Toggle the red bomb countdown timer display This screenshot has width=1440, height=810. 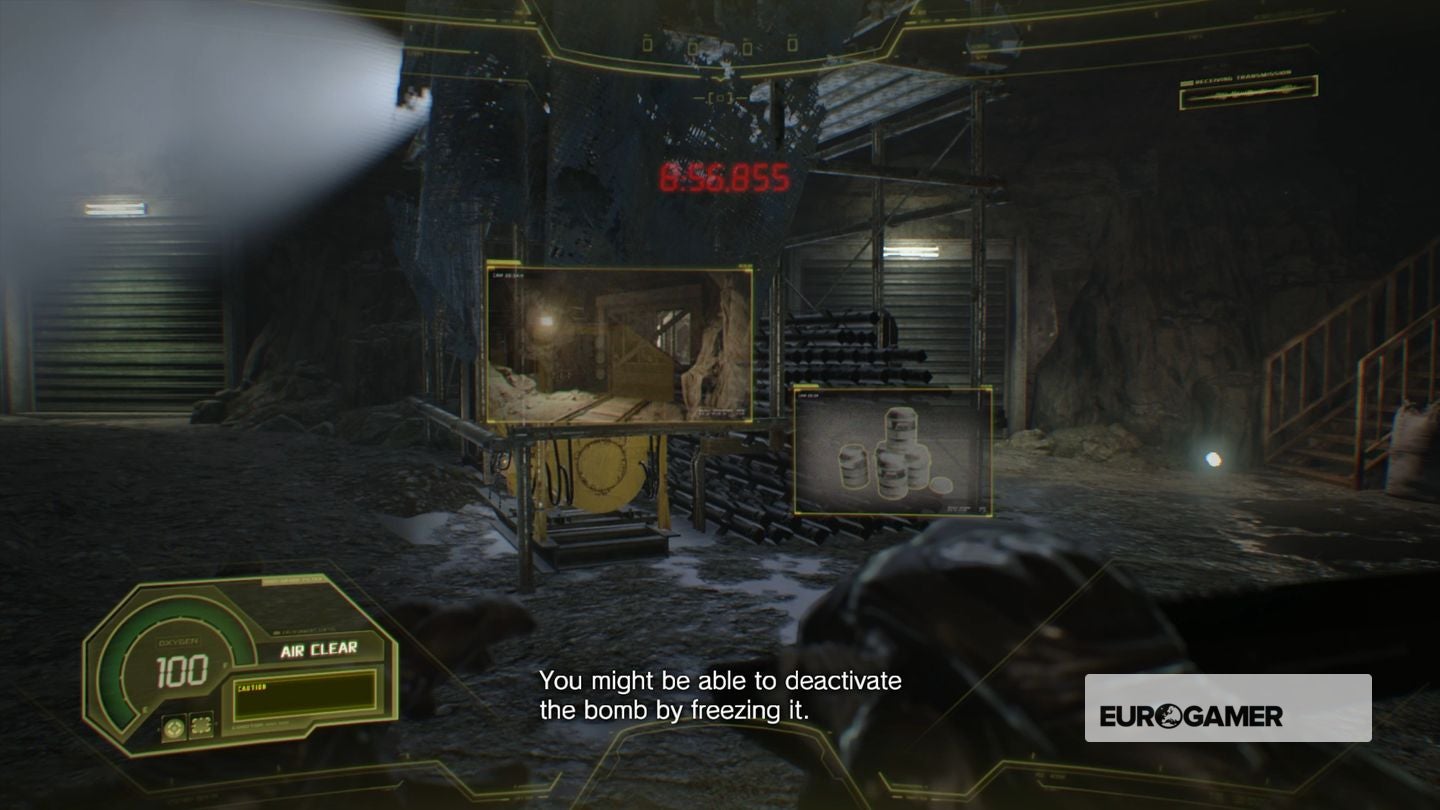pos(723,178)
